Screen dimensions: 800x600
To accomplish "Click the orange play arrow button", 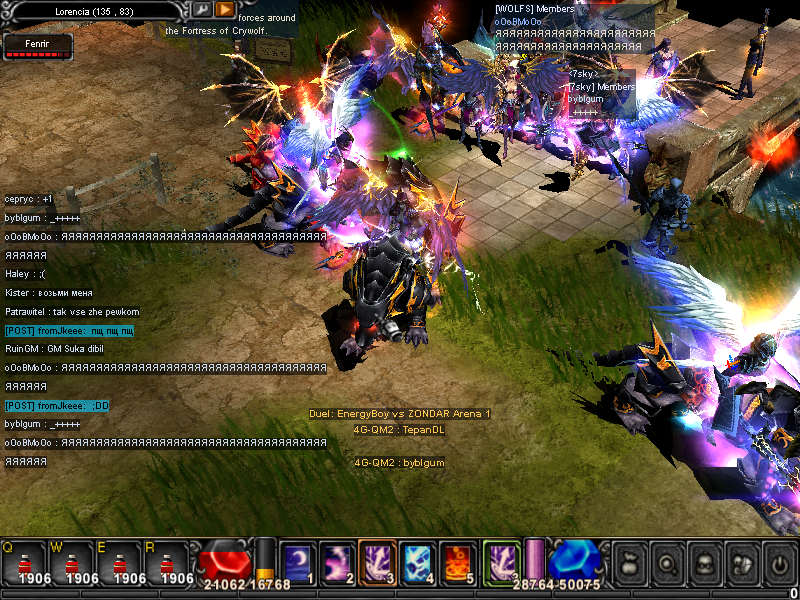I will [225, 9].
